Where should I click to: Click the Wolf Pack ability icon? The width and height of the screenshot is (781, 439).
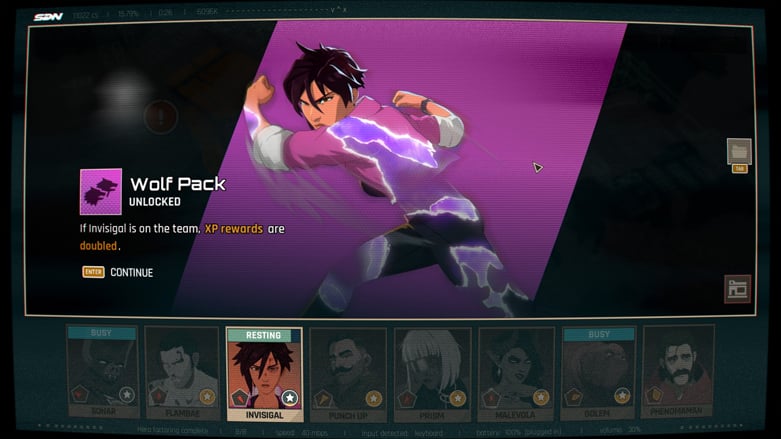pyautogui.click(x=101, y=191)
